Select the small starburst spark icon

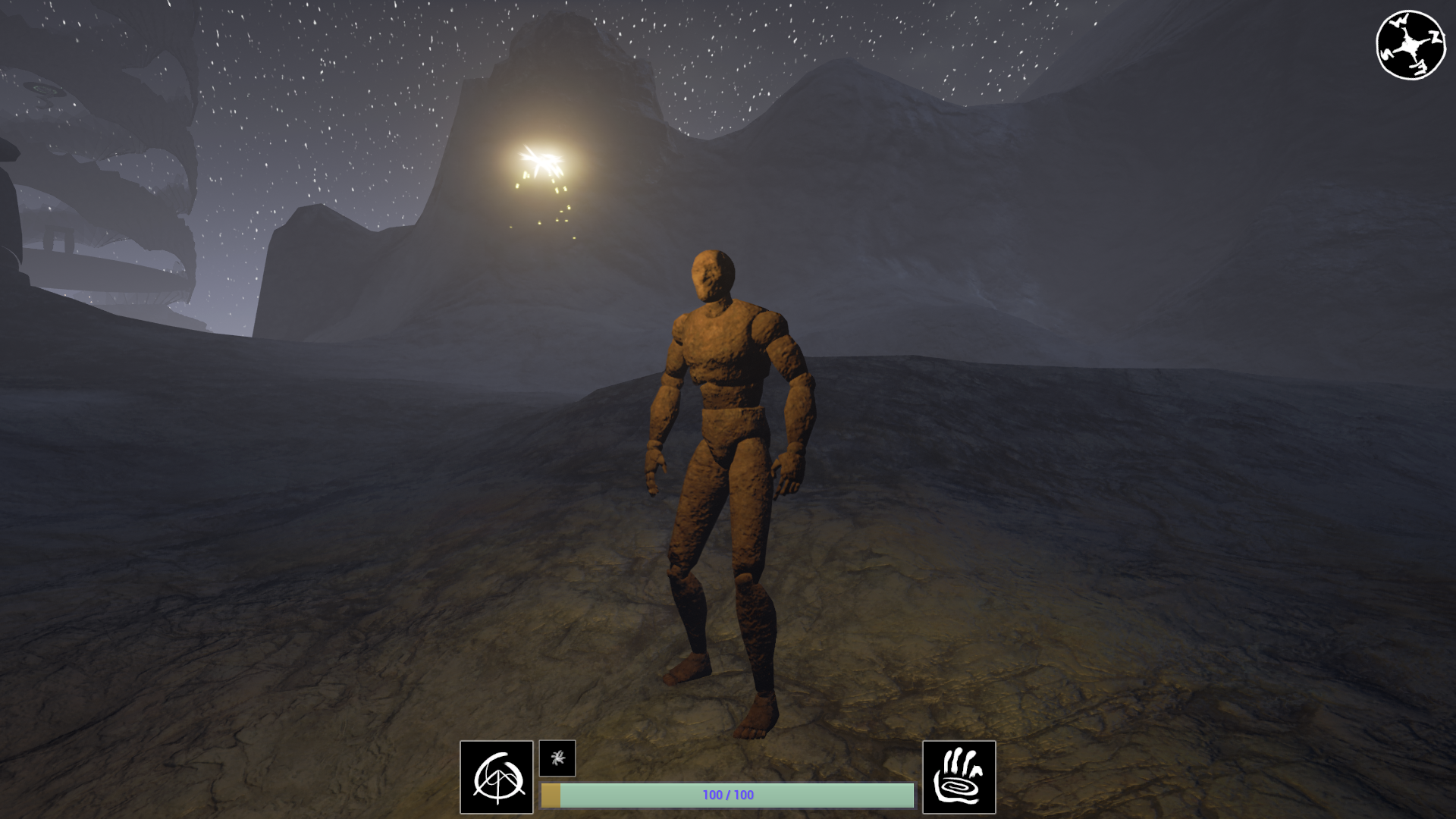click(557, 758)
